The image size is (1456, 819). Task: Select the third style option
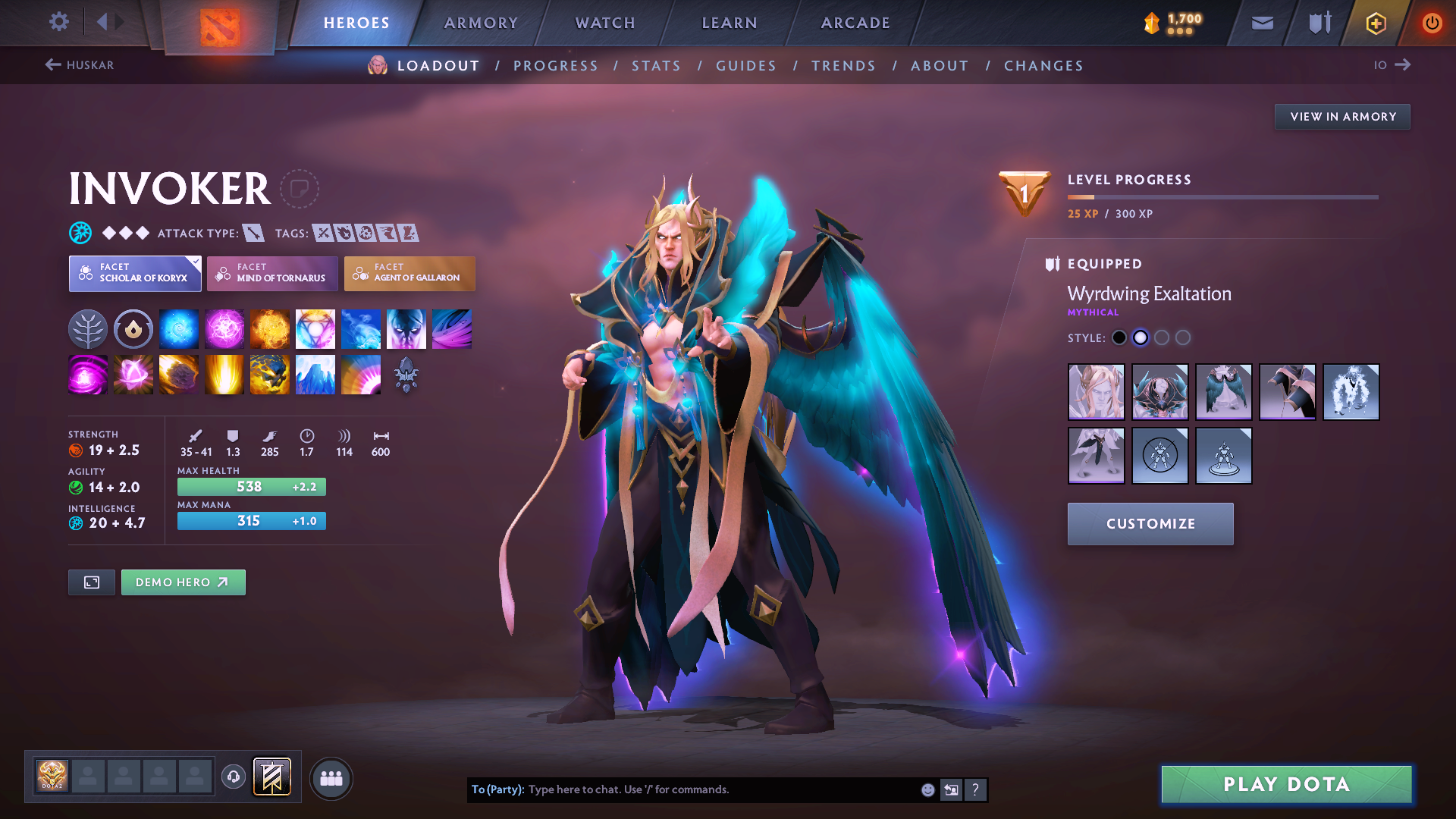pyautogui.click(x=1162, y=338)
